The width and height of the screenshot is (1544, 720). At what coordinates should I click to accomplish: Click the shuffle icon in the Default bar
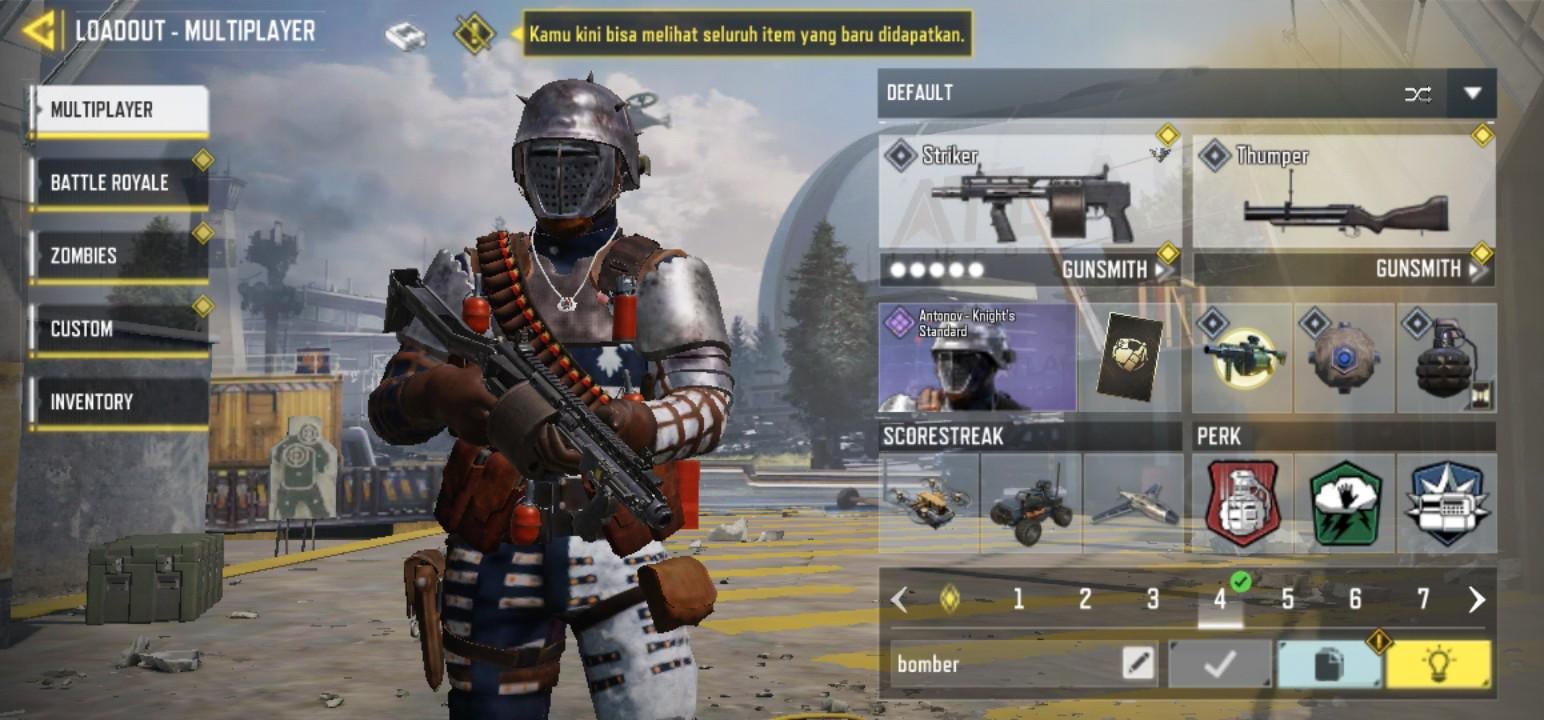pos(1417,94)
